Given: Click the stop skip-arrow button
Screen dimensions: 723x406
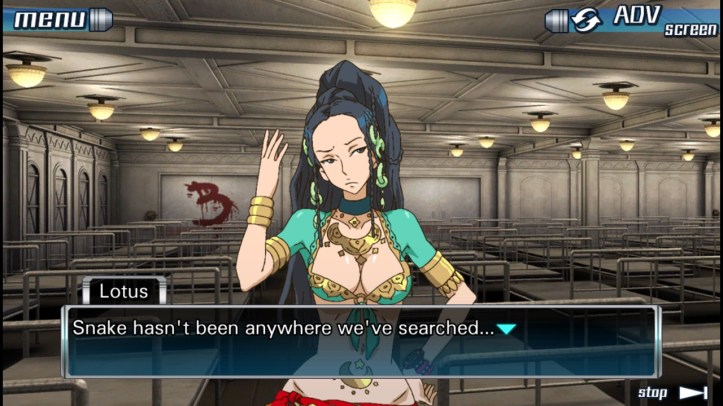Looking at the screenshot, I should click(674, 392).
